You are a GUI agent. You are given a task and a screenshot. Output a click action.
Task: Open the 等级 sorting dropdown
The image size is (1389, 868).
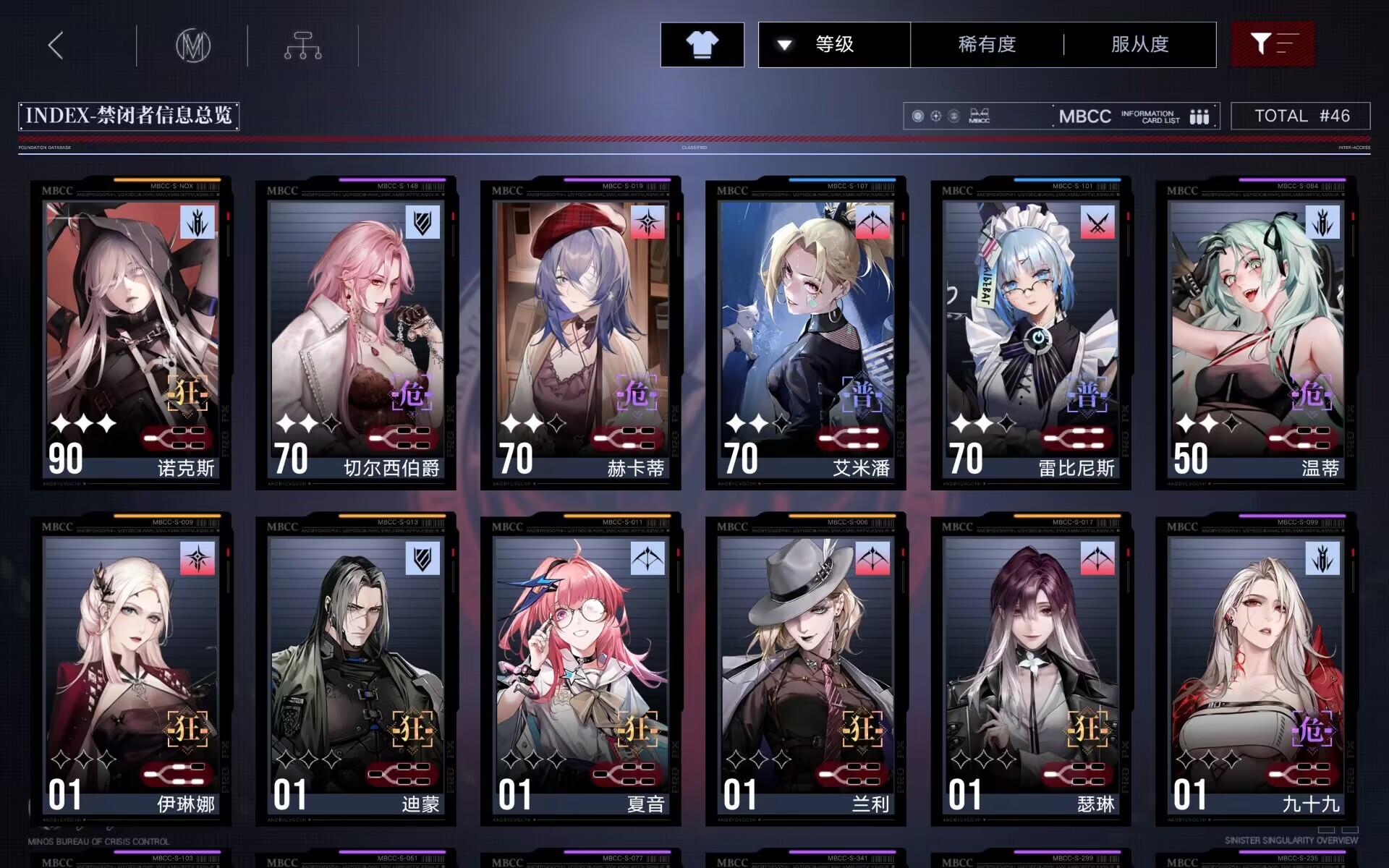(833, 44)
